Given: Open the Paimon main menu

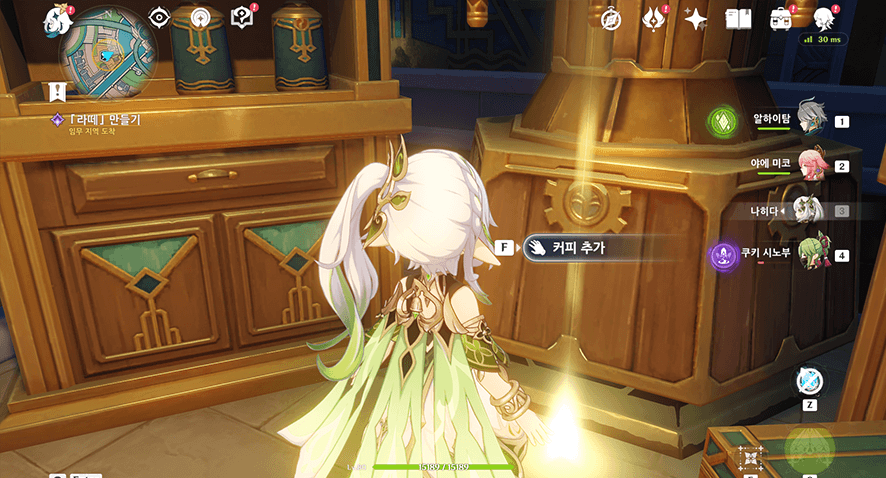Looking at the screenshot, I should tap(55, 20).
